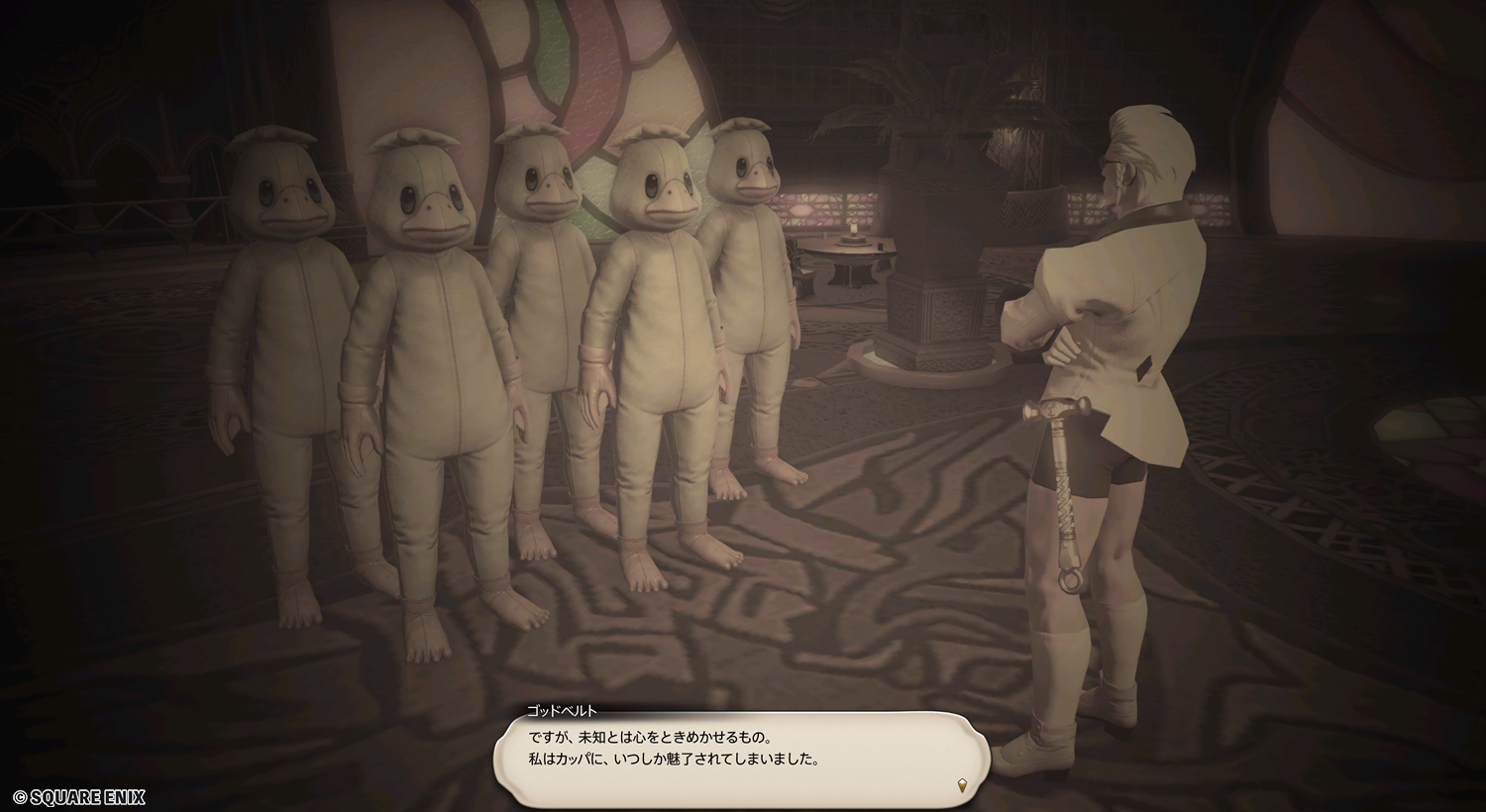Click the yellow dialogue continue arrow

coord(962,786)
